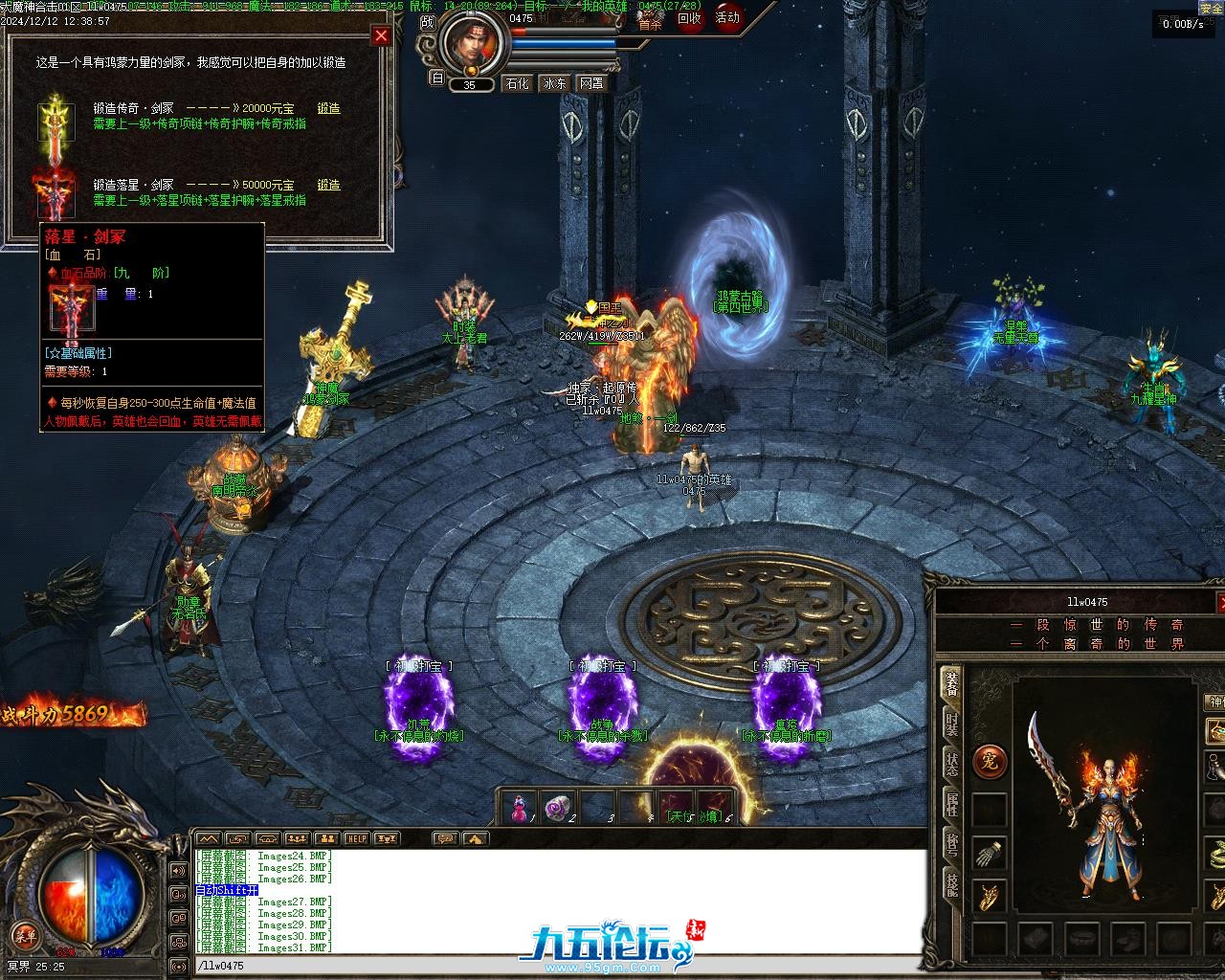Viewport: 1225px width, 980px height.
Task: Switch to the 状态 status tab
Action: pyautogui.click(x=951, y=765)
